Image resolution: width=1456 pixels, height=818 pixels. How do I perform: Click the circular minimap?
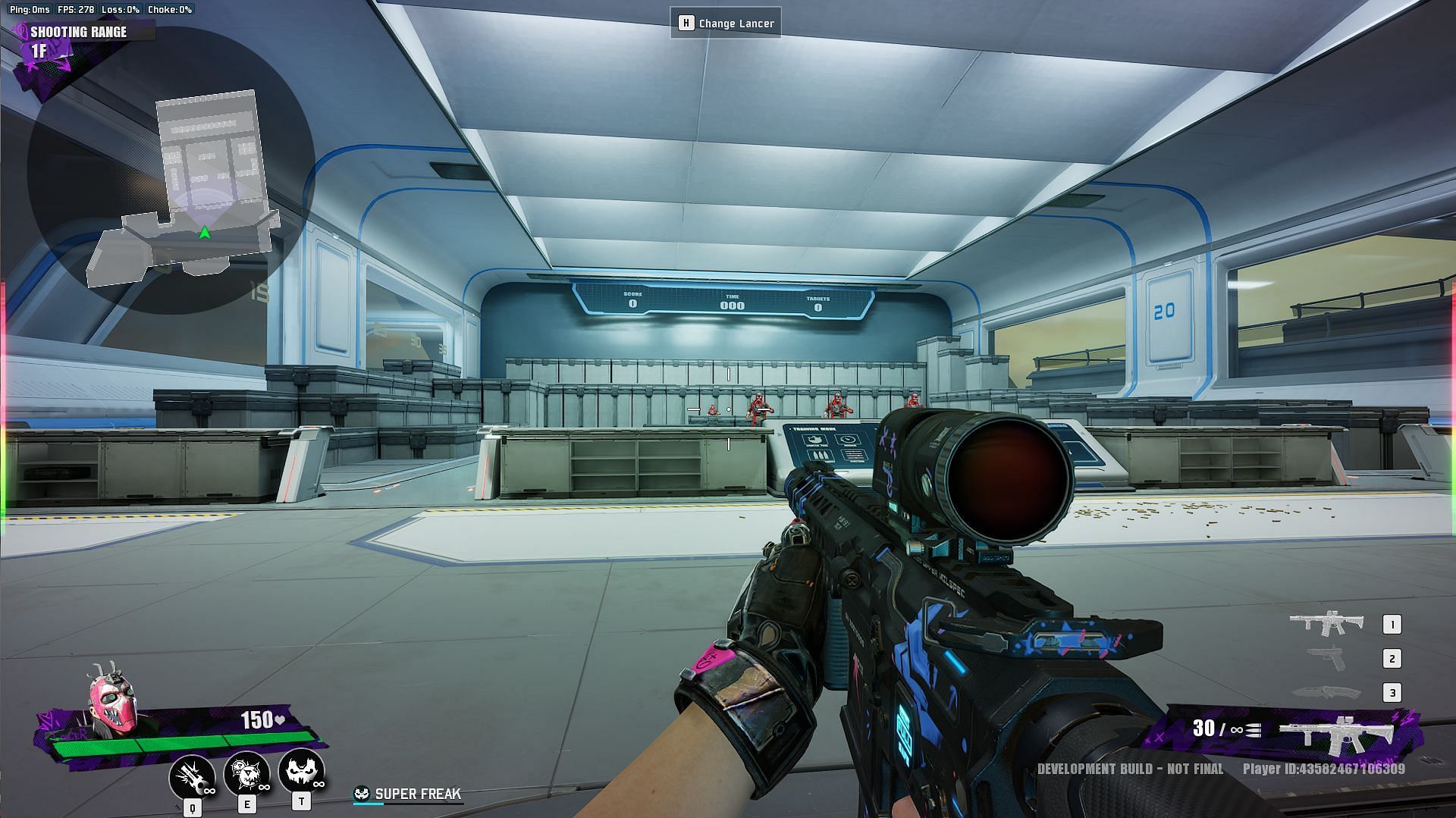pyautogui.click(x=171, y=171)
